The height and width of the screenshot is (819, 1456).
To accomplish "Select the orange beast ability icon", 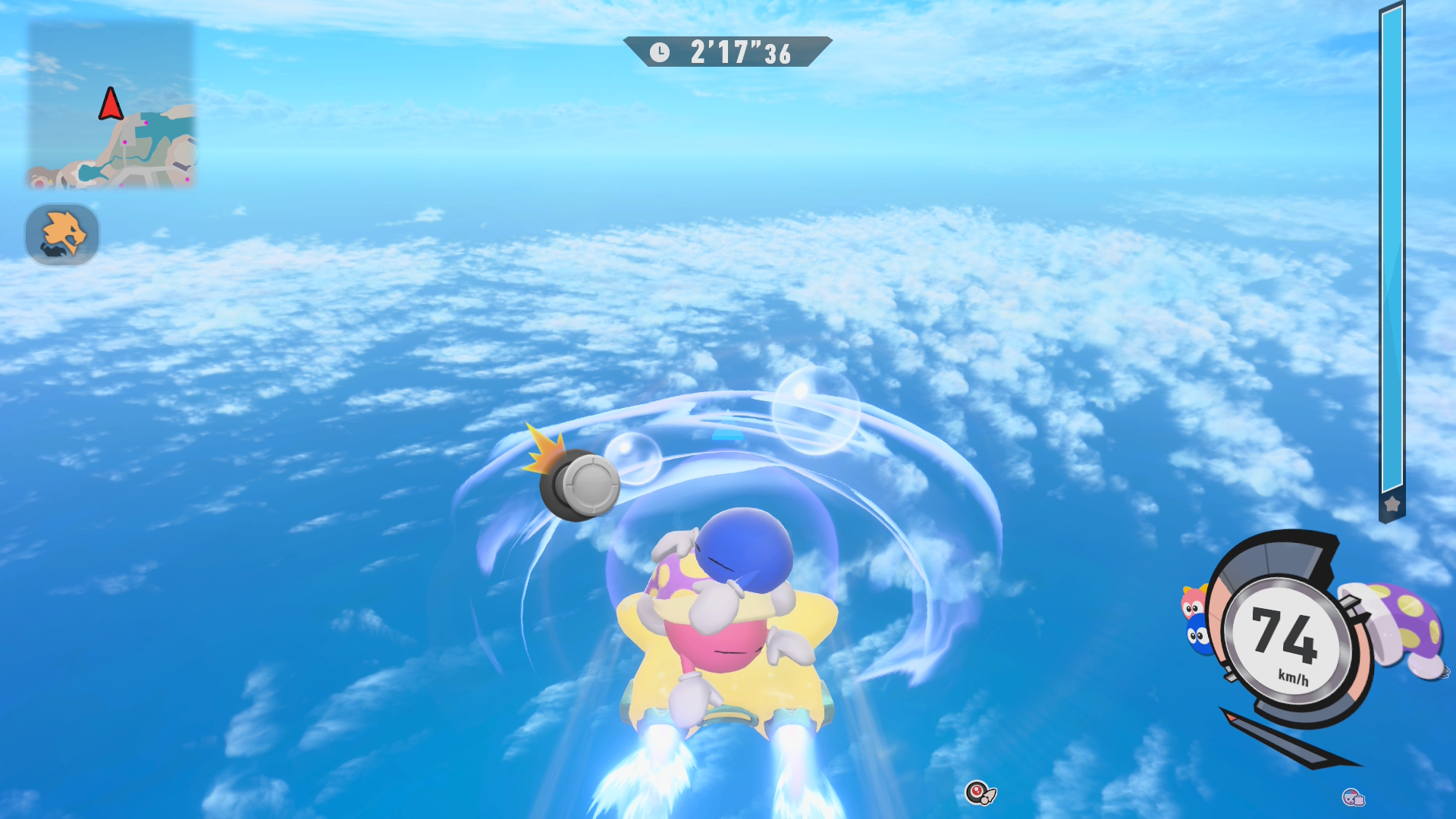I will (x=62, y=234).
